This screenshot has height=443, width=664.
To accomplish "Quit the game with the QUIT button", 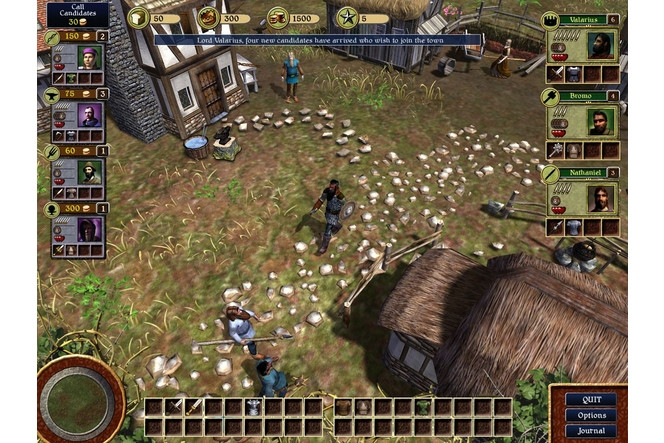I will pyautogui.click(x=591, y=399).
